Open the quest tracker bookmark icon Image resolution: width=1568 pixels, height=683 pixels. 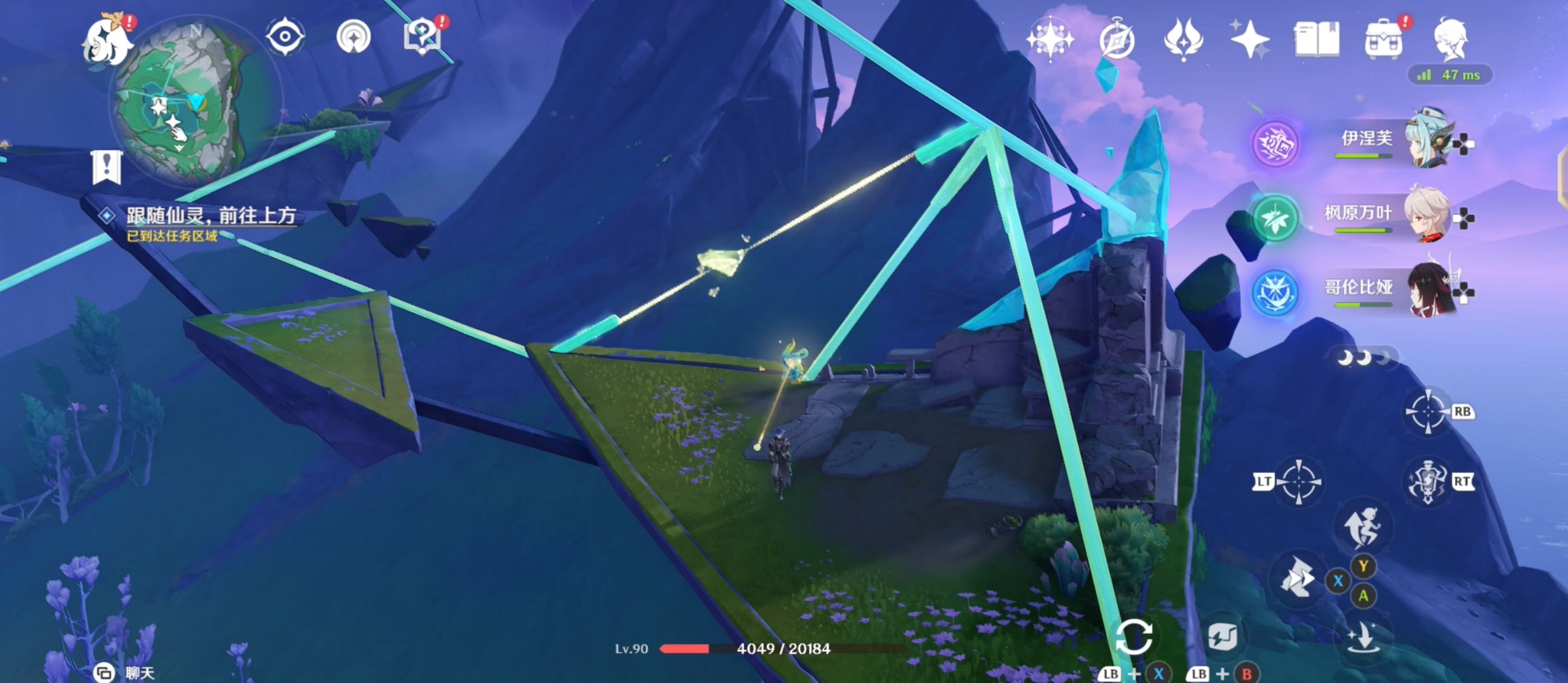[x=107, y=166]
